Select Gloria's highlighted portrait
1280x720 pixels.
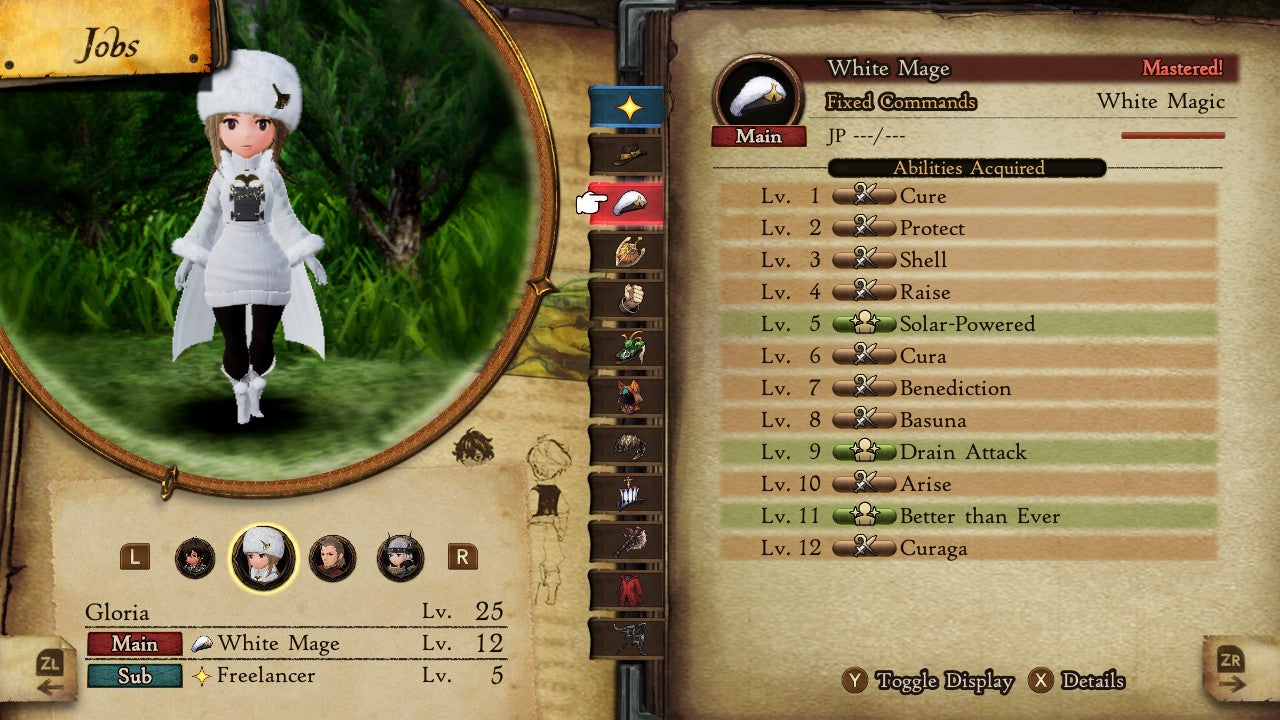263,558
